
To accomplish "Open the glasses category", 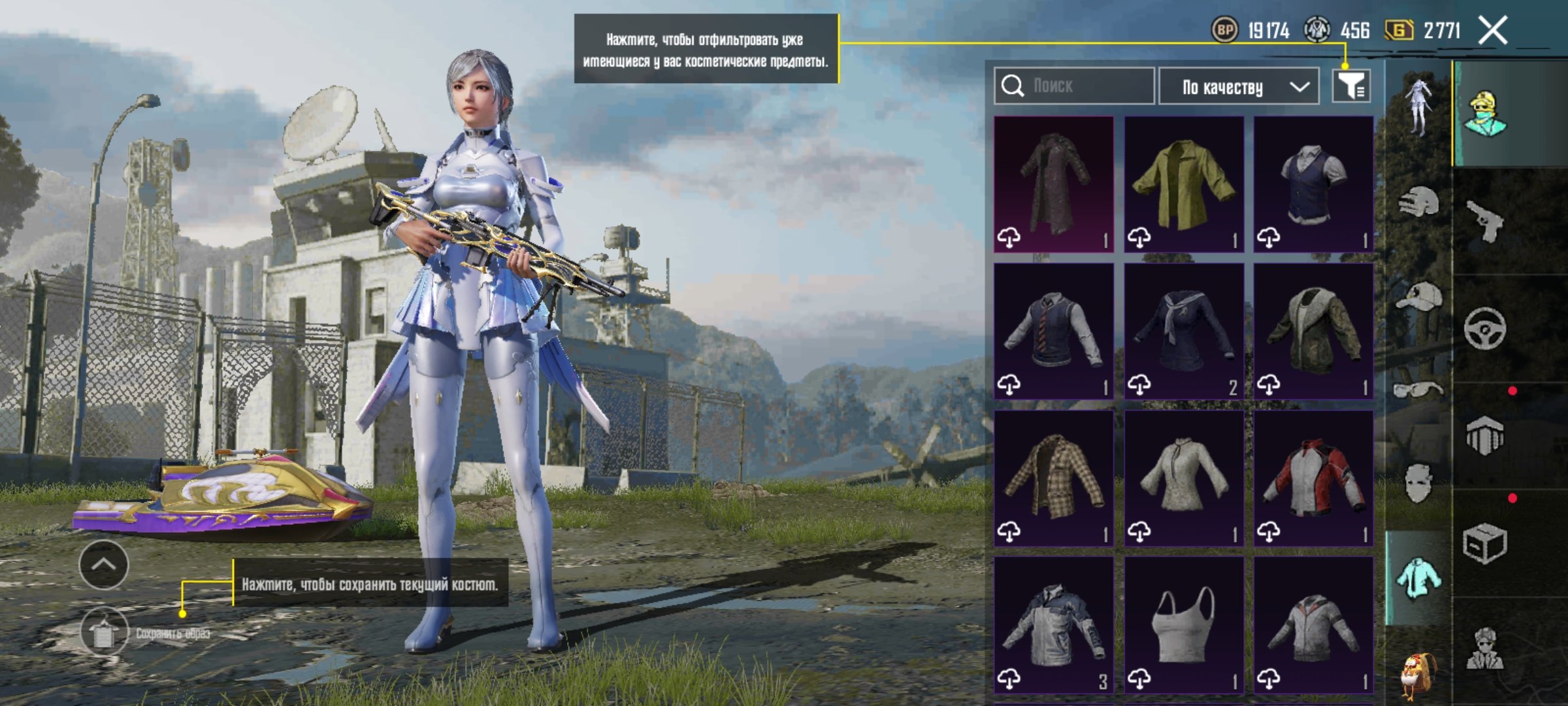I will (1418, 390).
